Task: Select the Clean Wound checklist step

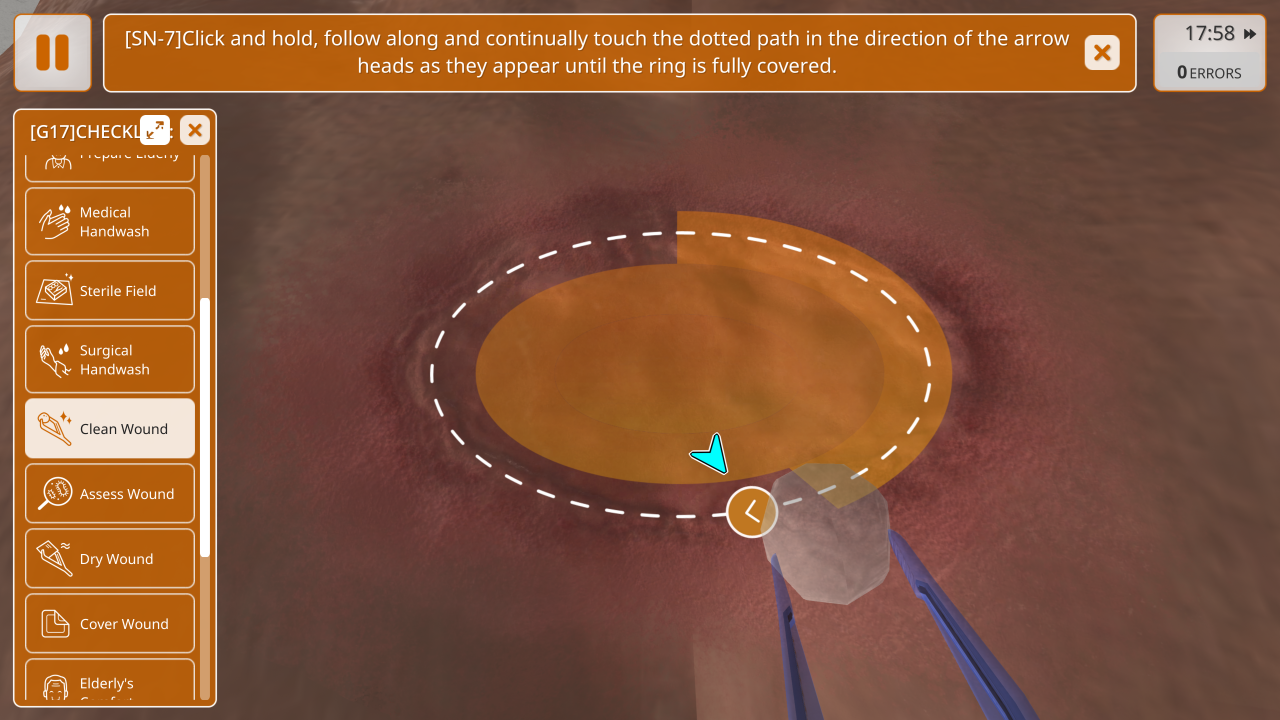Action: (x=110, y=429)
